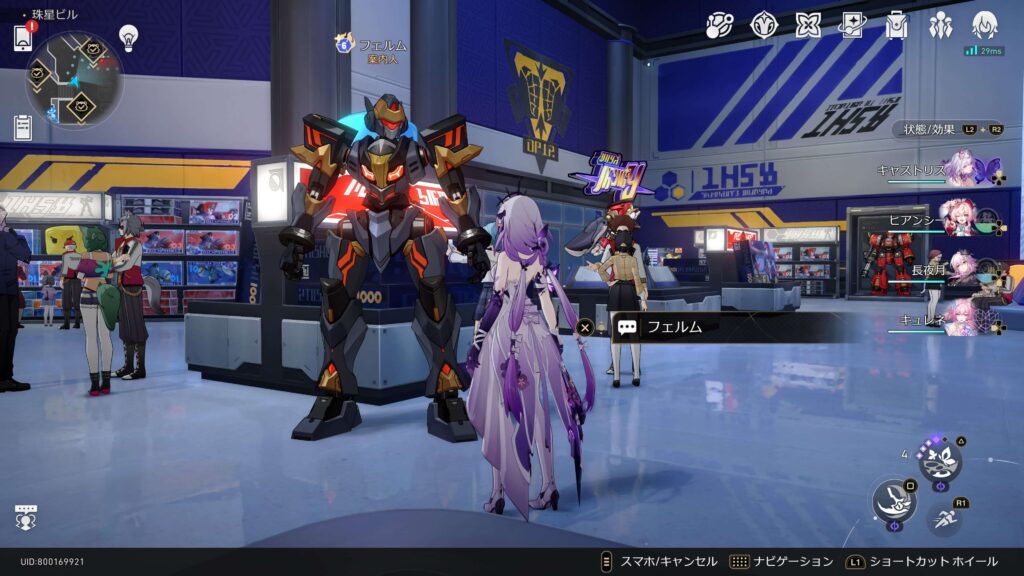Open the clipboard mission log icon
The image size is (1024, 576).
(x=23, y=127)
